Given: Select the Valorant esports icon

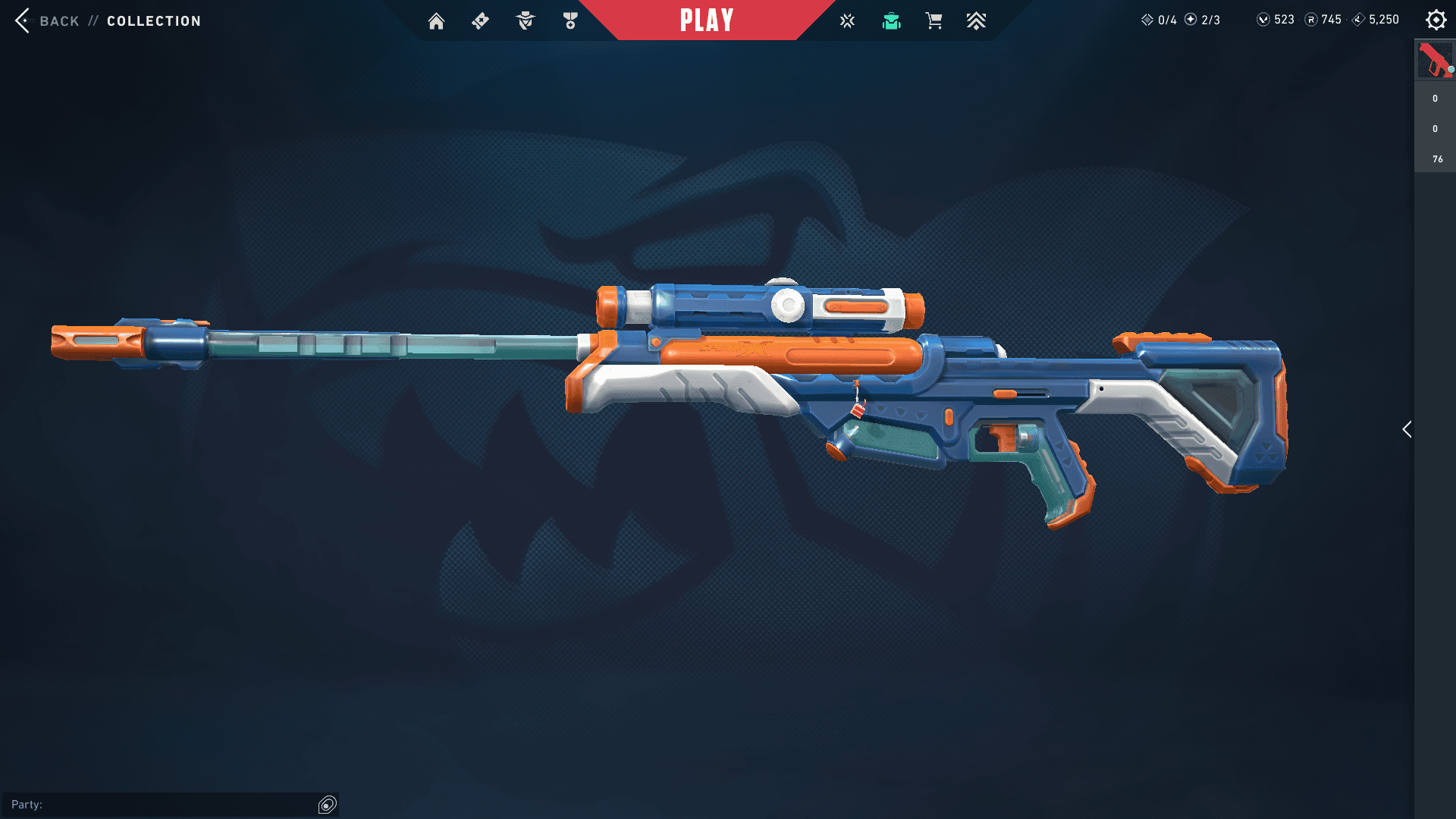Looking at the screenshot, I should click(847, 21).
